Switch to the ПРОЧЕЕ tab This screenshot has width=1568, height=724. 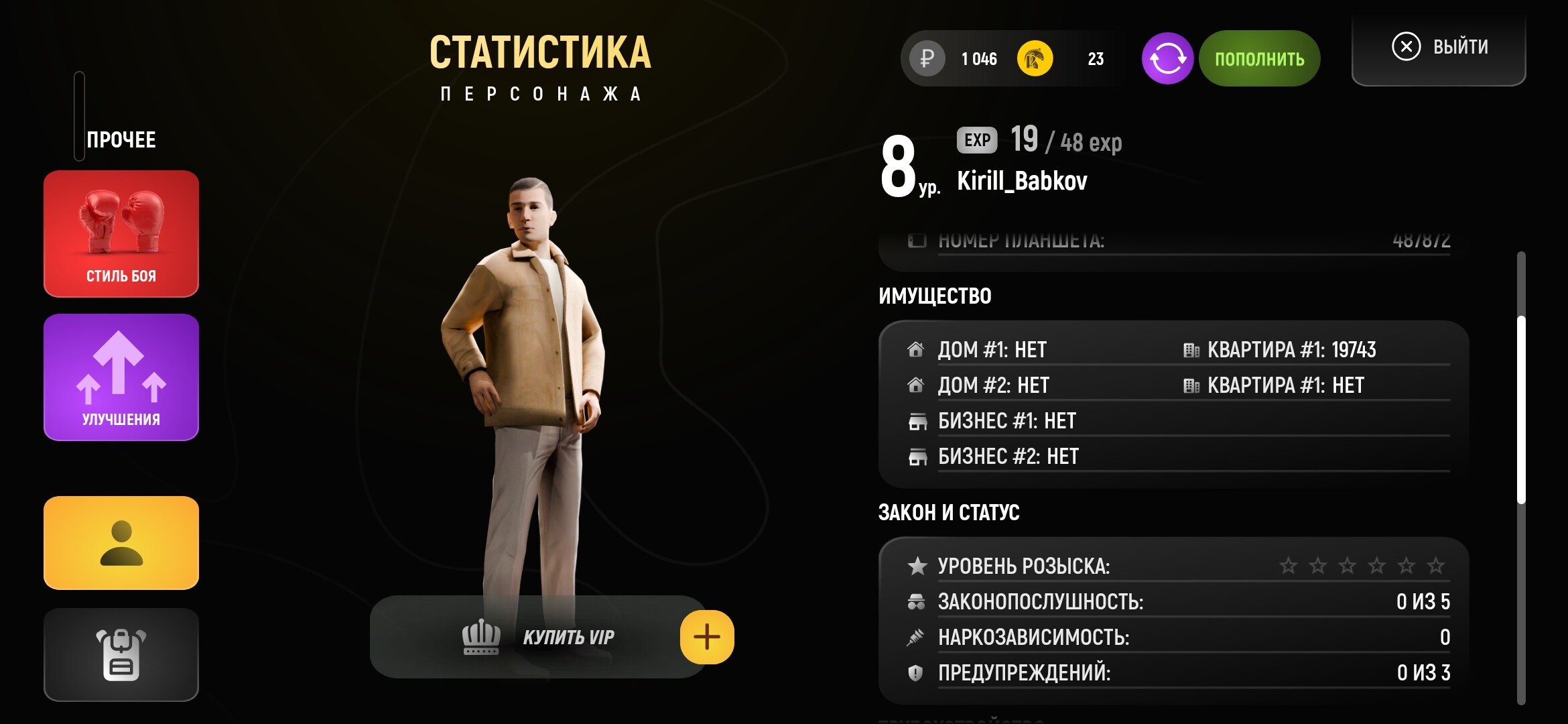tap(121, 139)
